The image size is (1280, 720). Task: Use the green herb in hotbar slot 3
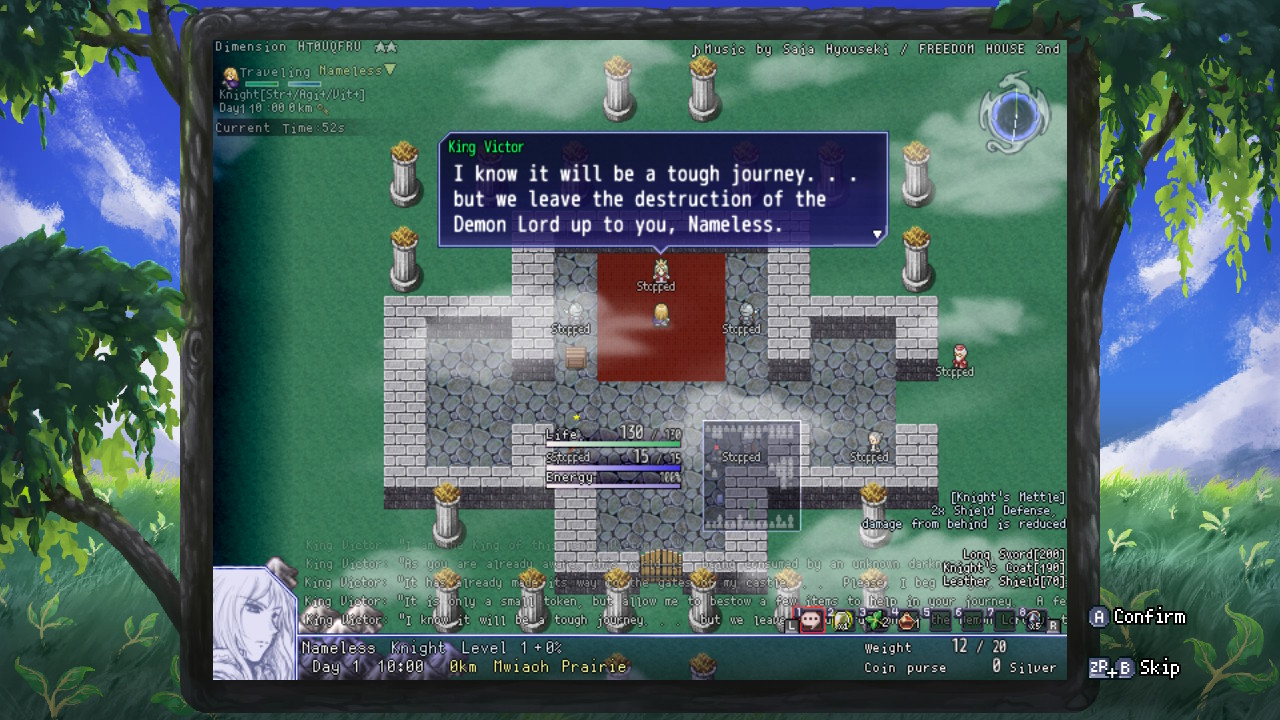pos(876,622)
